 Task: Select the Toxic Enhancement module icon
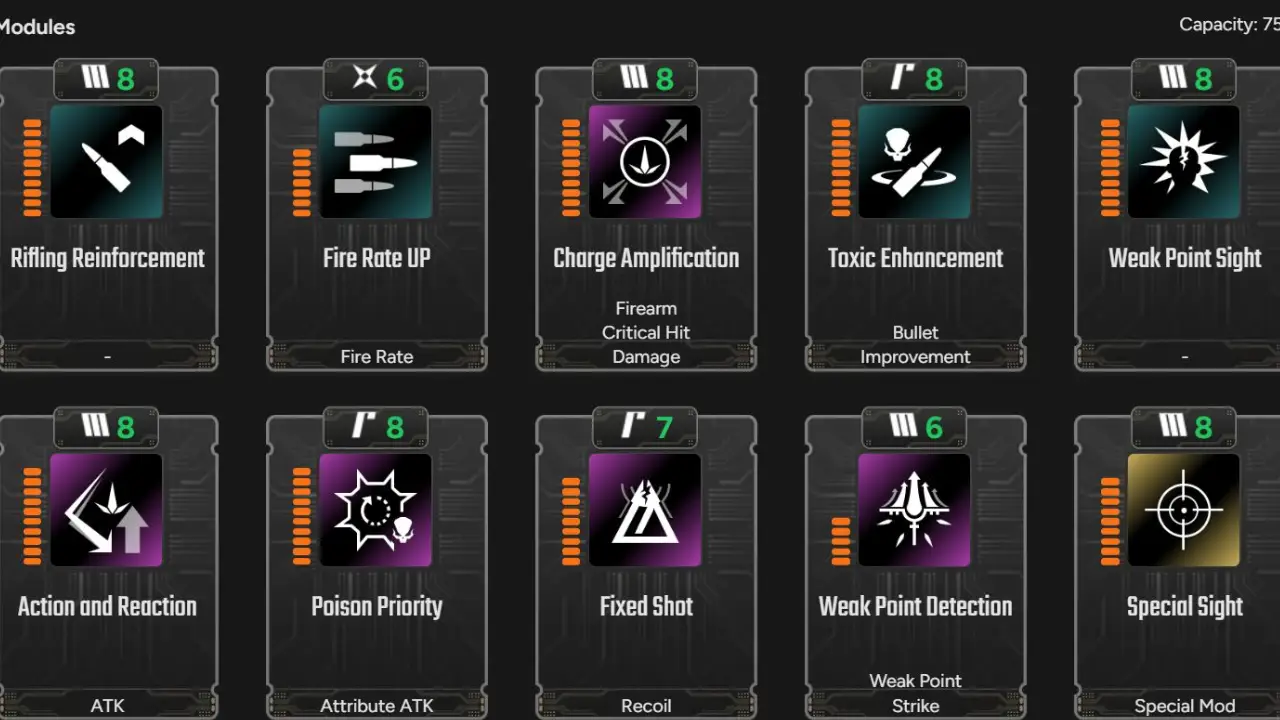coord(914,161)
